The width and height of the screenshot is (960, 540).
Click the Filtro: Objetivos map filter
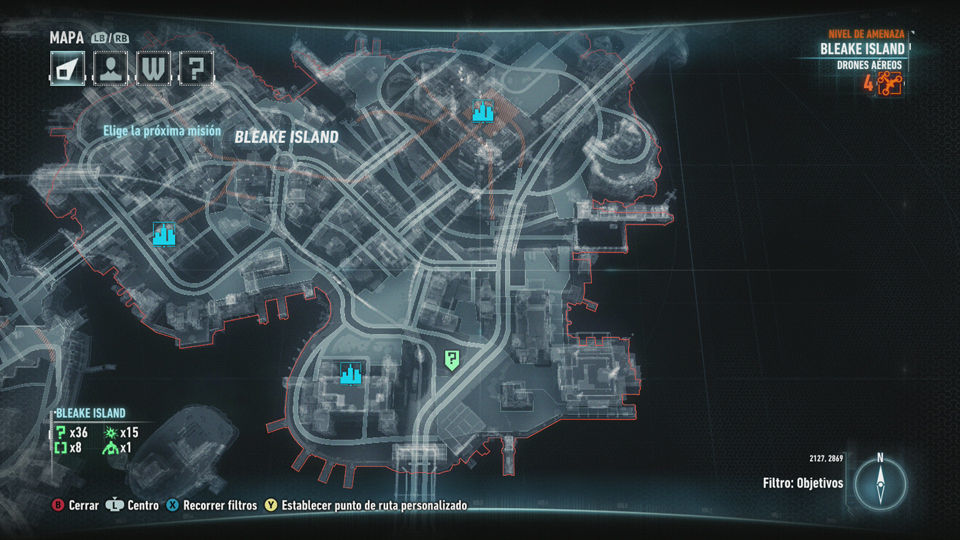point(803,483)
